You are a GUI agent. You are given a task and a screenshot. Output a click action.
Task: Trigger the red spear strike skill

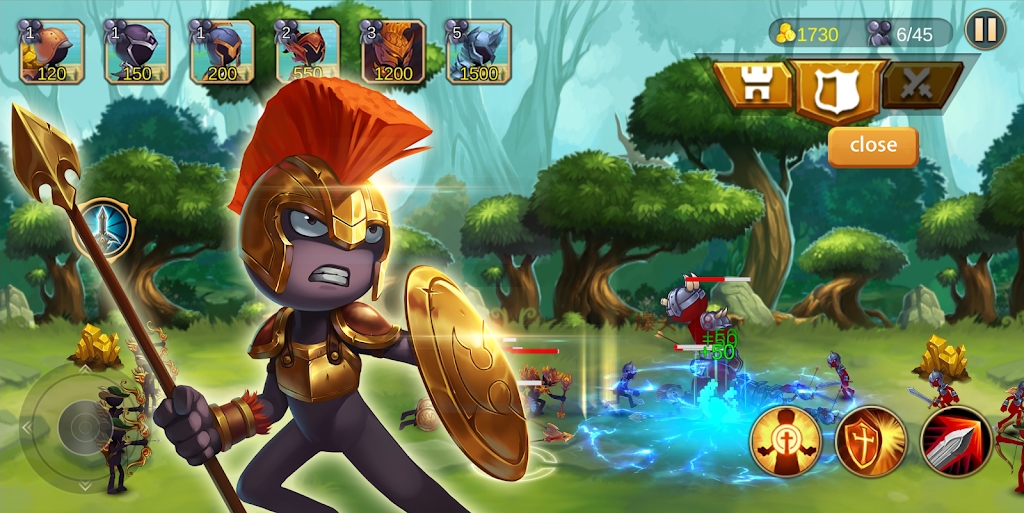(x=955, y=441)
